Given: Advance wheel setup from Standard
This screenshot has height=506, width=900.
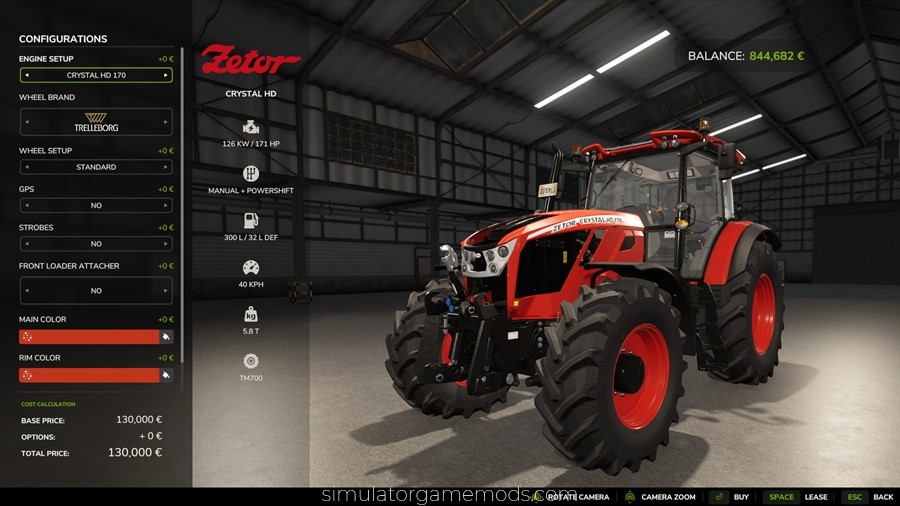Looking at the screenshot, I should [x=166, y=167].
